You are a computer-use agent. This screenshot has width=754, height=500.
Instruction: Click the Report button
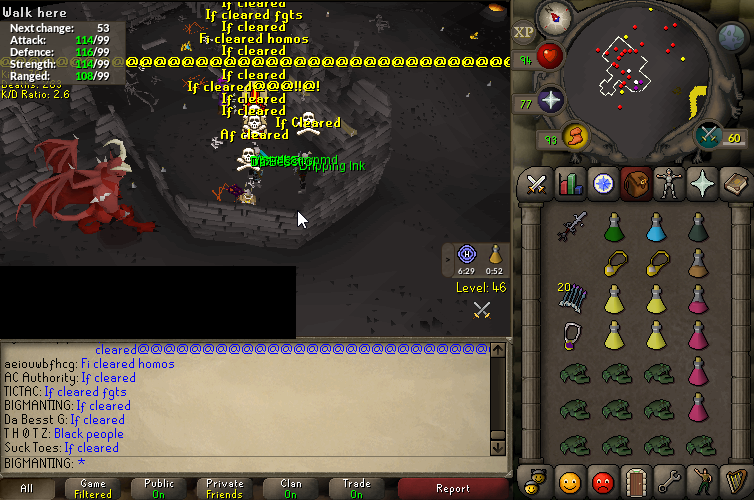[x=452, y=488]
